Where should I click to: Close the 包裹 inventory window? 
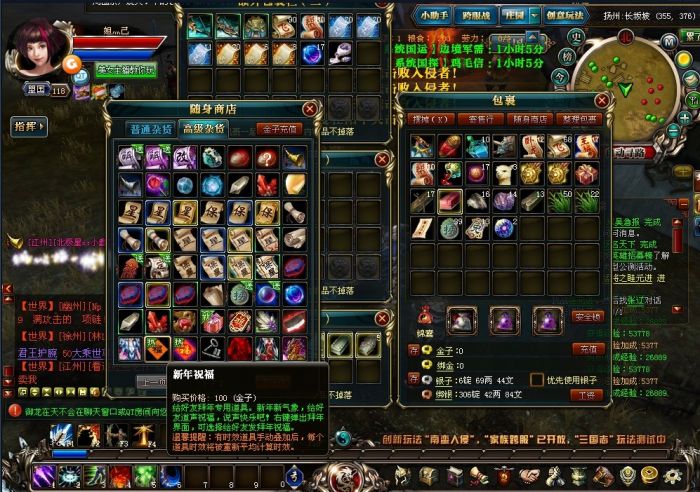click(x=601, y=100)
